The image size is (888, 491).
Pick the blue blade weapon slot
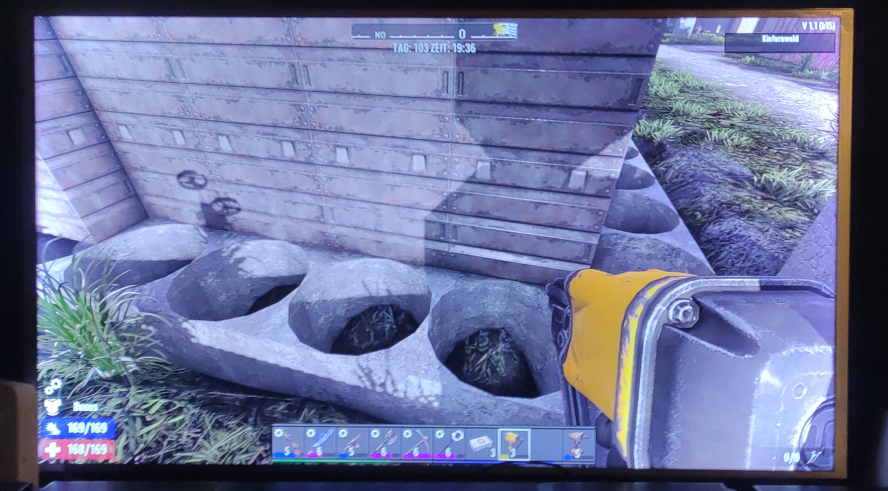320,442
